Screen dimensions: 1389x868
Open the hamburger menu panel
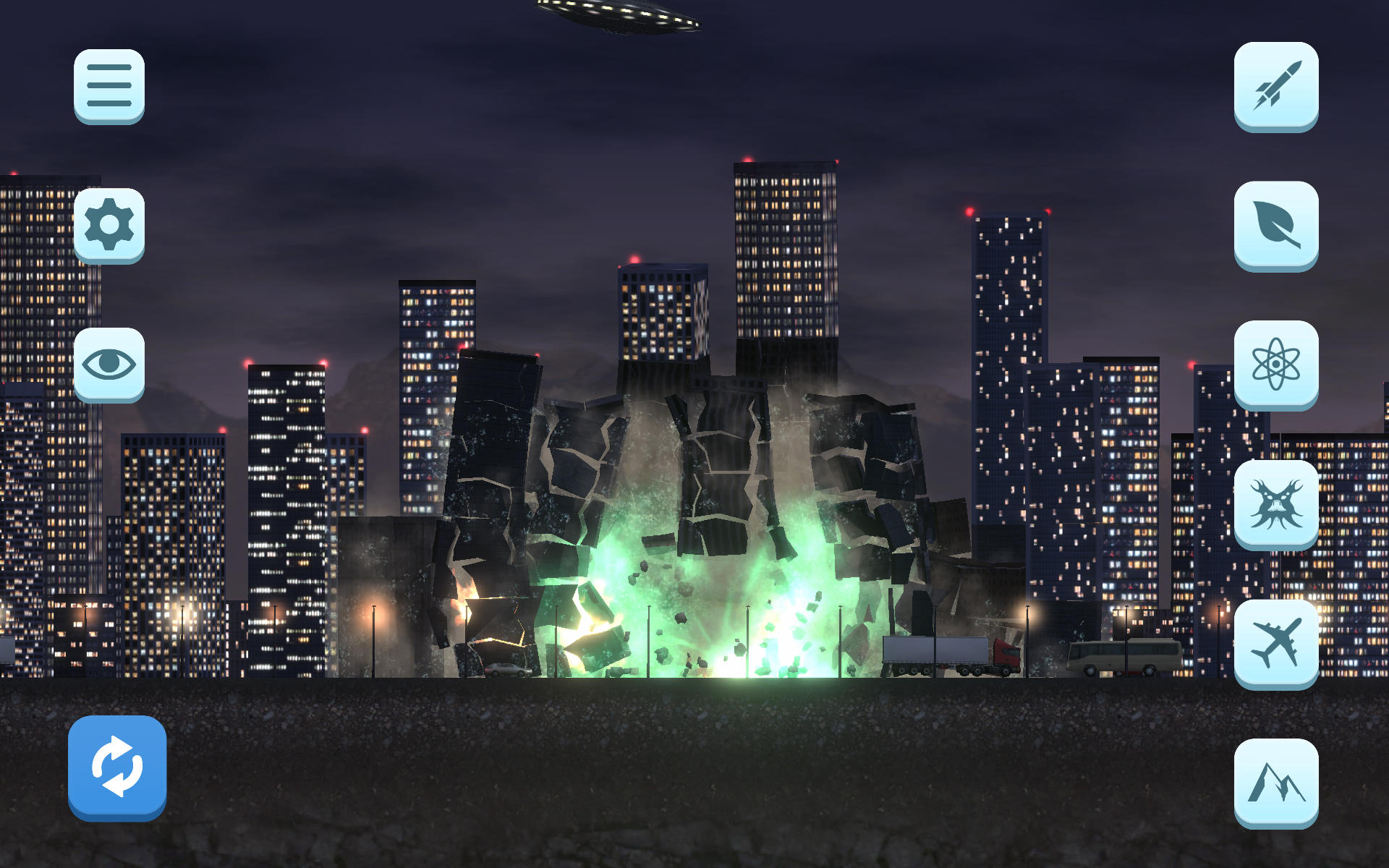click(x=109, y=85)
